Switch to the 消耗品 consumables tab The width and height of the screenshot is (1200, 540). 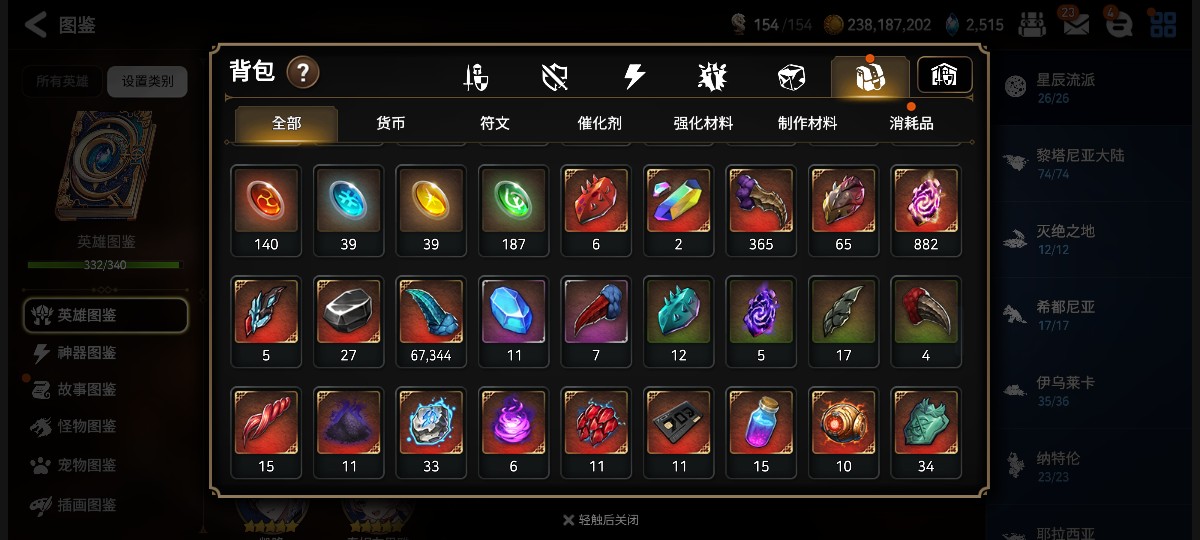click(911, 124)
